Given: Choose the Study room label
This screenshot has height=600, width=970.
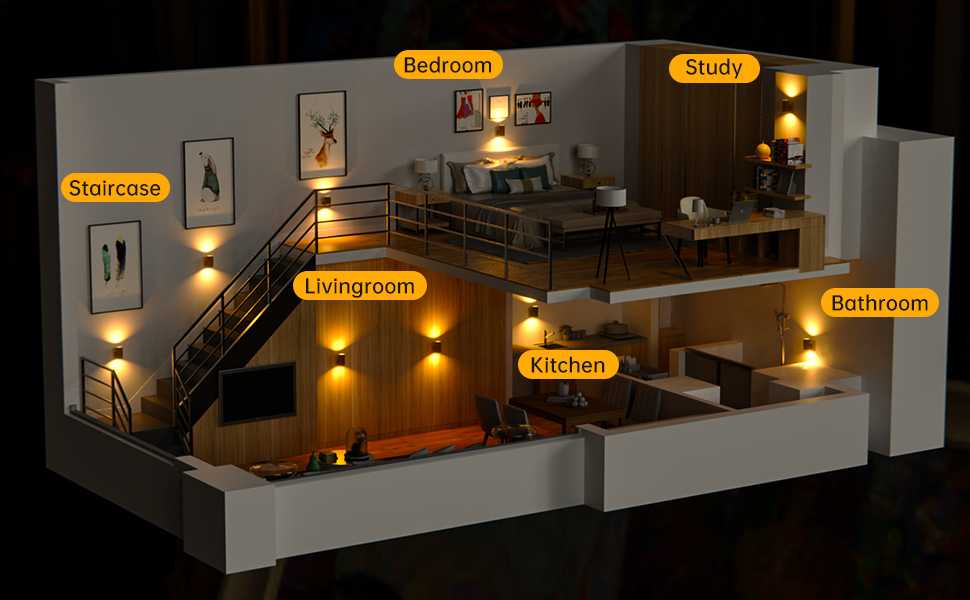Looking at the screenshot, I should coord(714,68).
